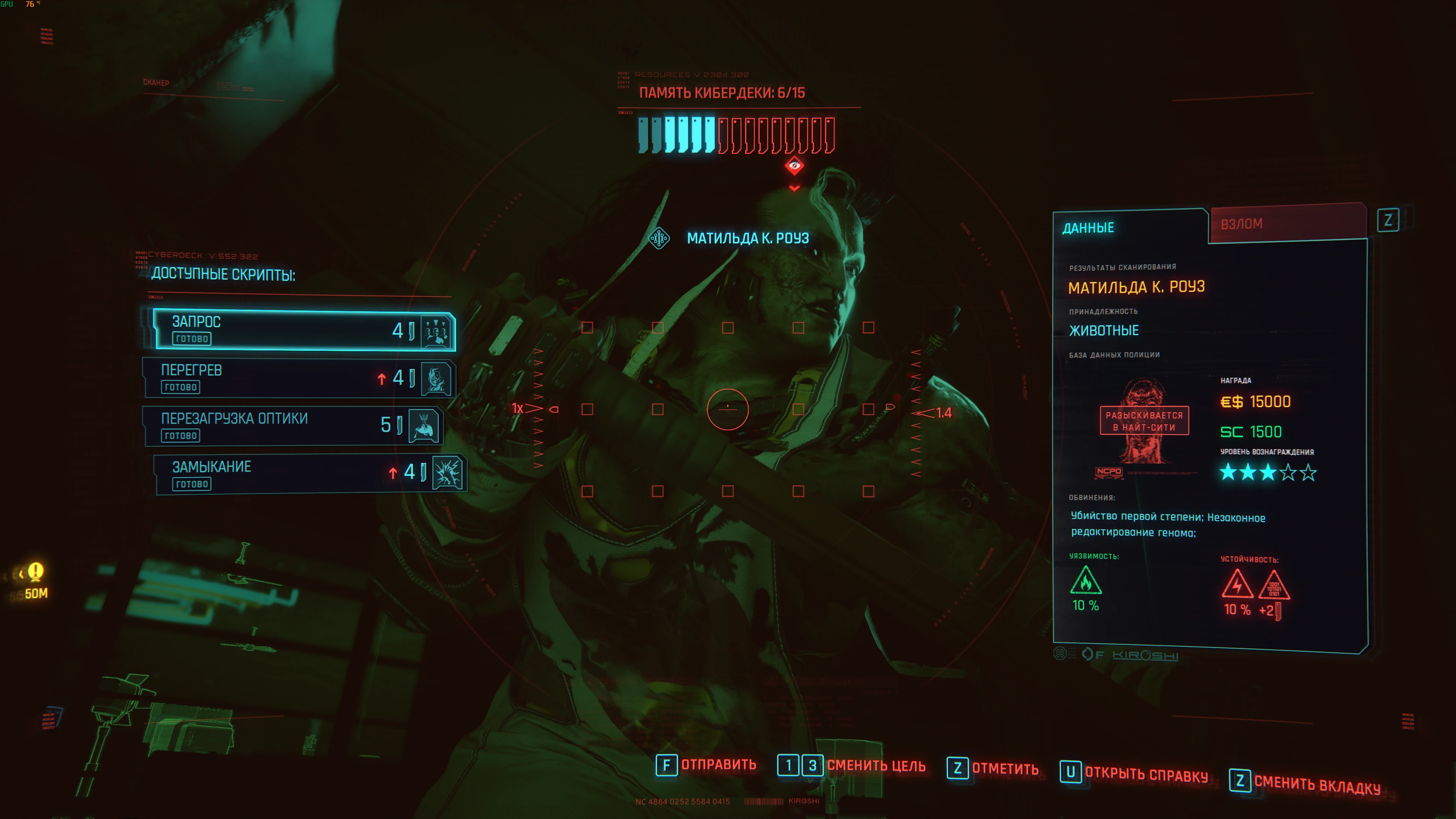Click the netrunner icon beside Матильда К. Роуз
The height and width of the screenshot is (819, 1456).
[x=659, y=238]
